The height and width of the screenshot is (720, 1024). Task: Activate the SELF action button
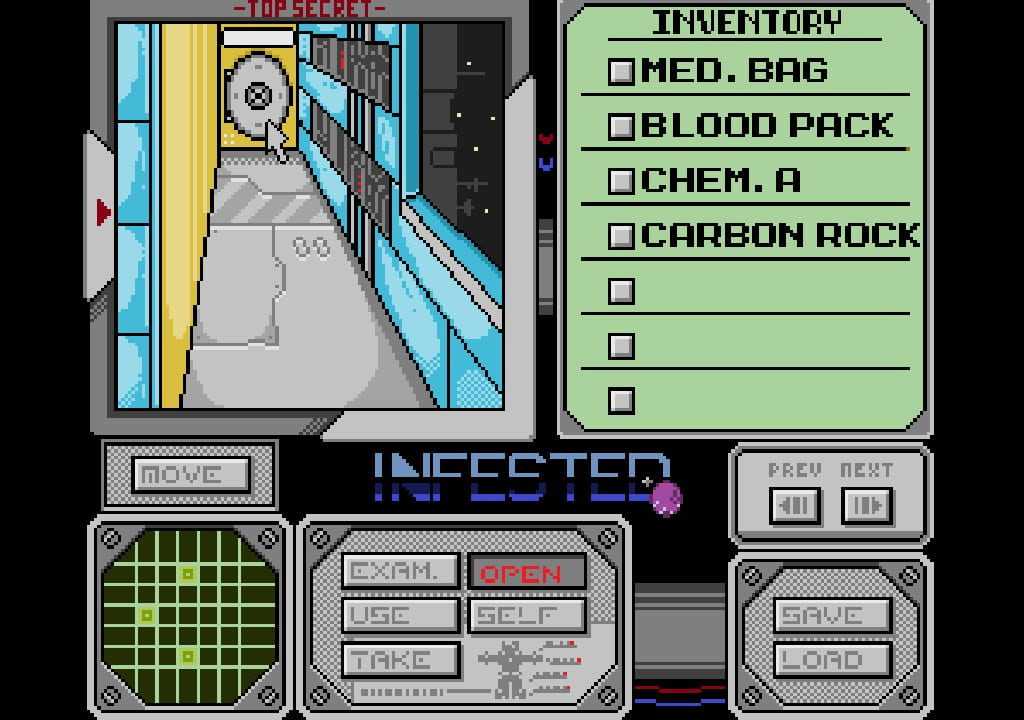(x=526, y=616)
